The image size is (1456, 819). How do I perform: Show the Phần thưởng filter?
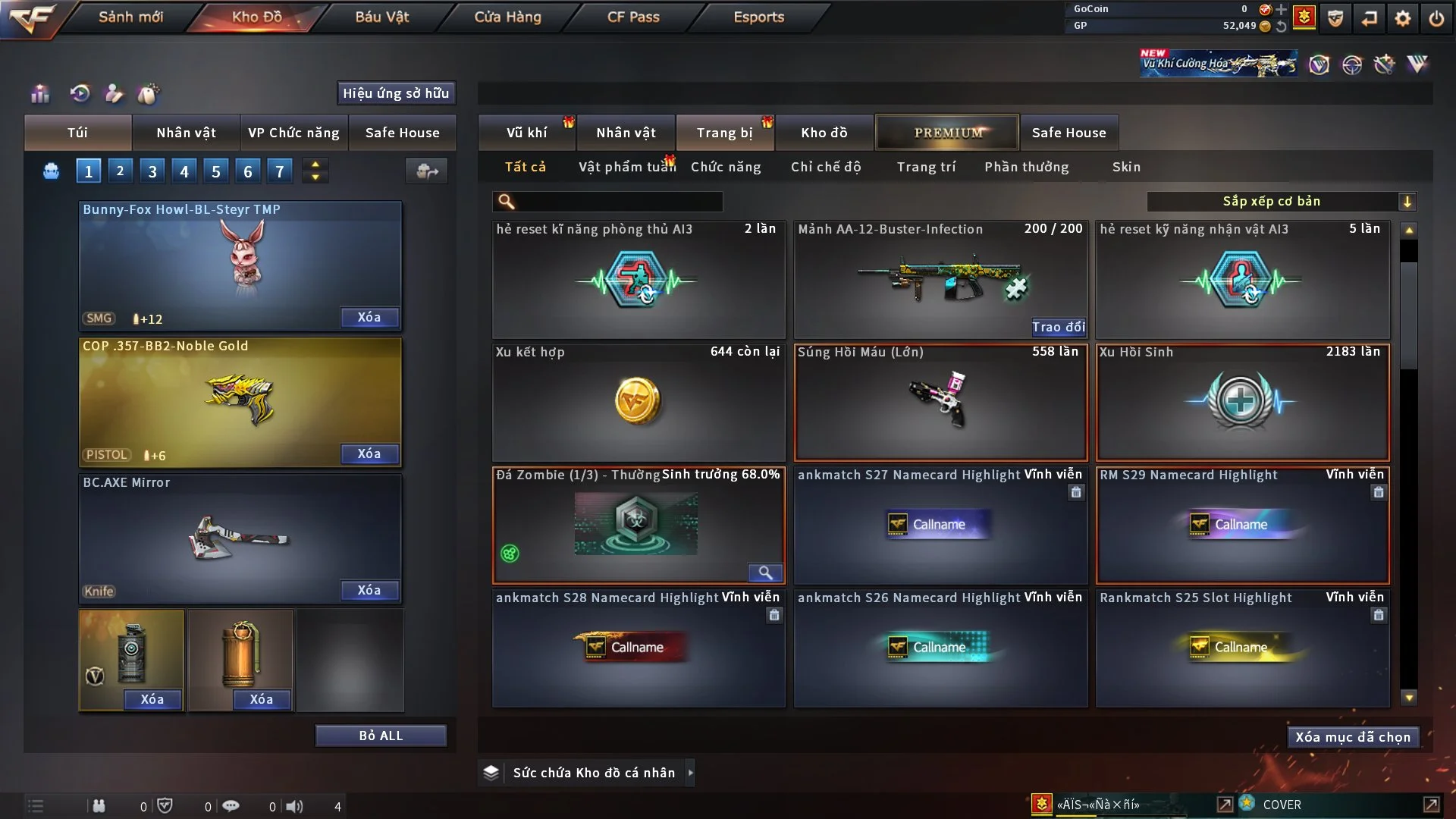[x=1027, y=167]
